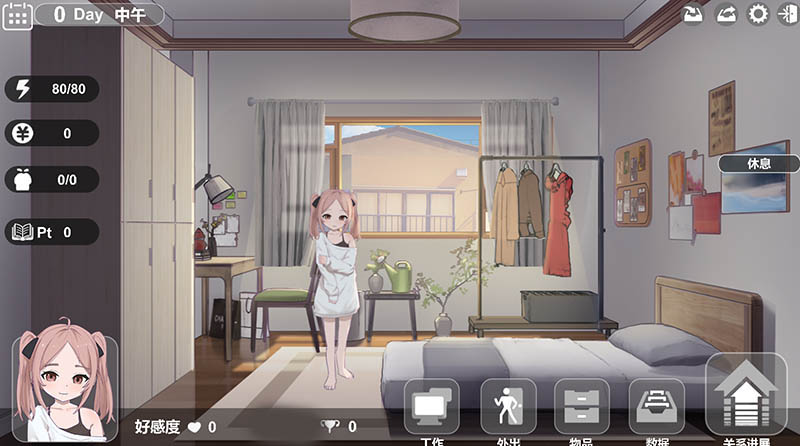Open the 物品 items drawer
The width and height of the screenshot is (800, 446).
582,408
